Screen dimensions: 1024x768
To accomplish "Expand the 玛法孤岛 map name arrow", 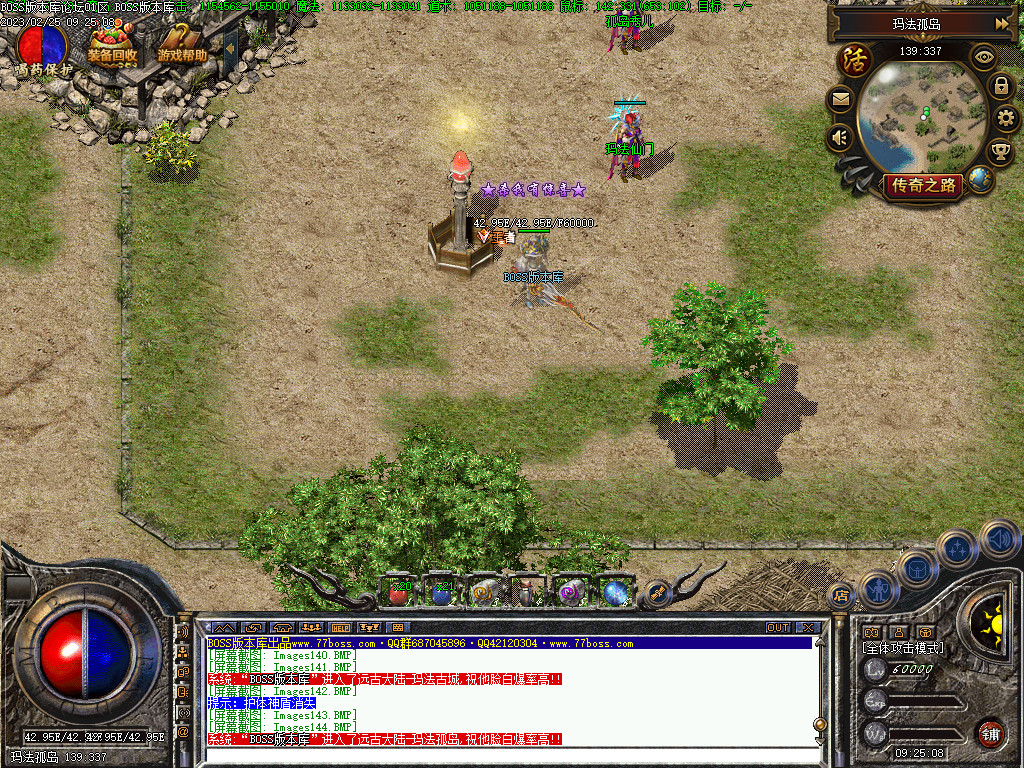I will (x=1001, y=23).
